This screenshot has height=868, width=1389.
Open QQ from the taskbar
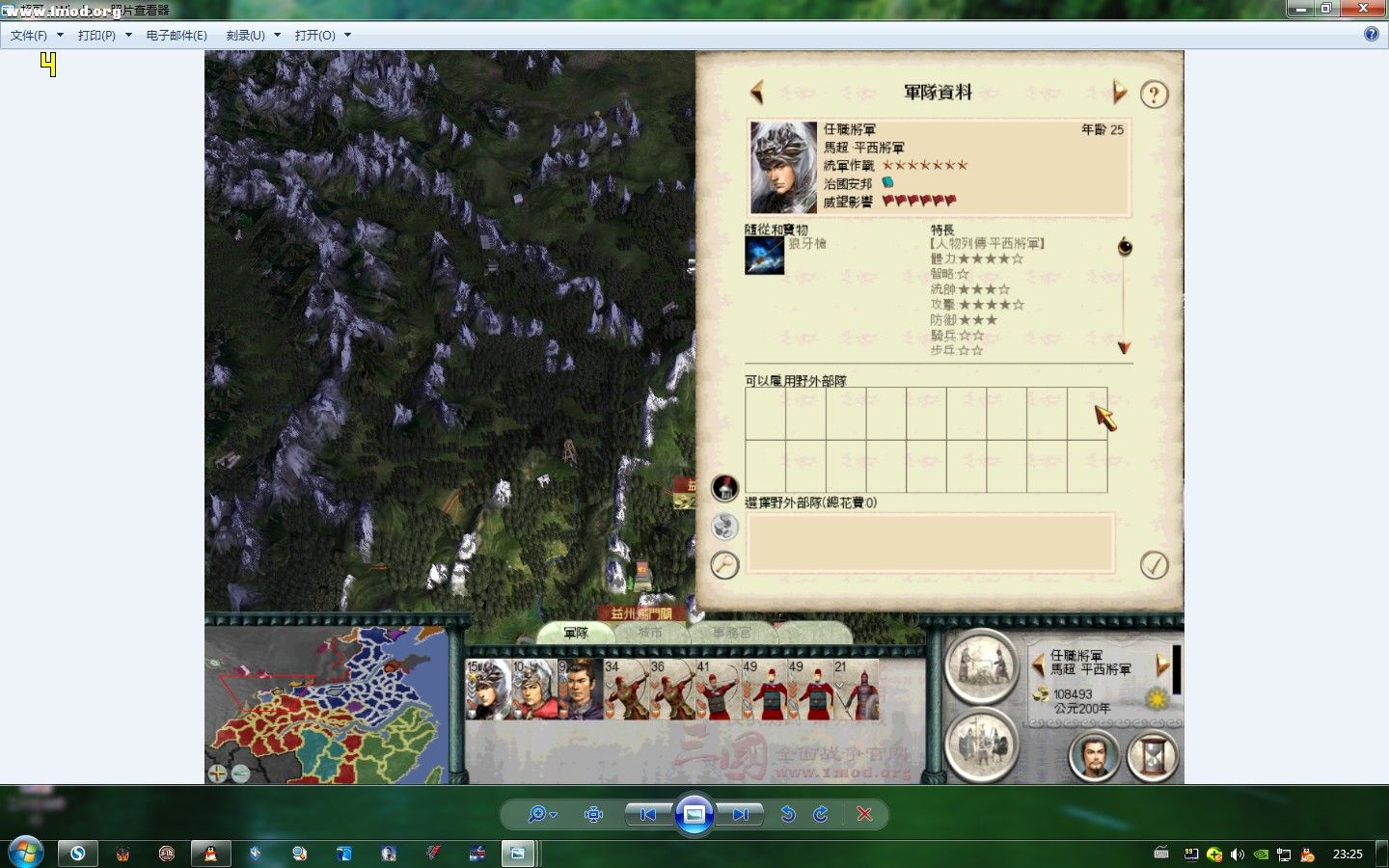(210, 854)
